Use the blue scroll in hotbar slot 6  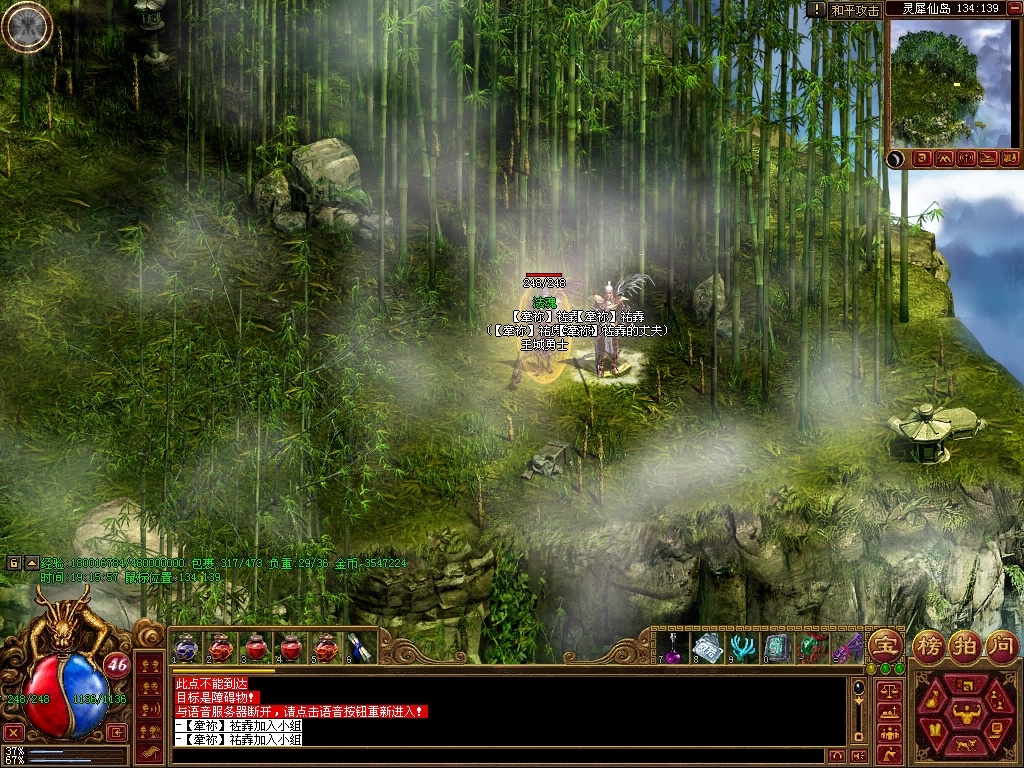point(360,647)
